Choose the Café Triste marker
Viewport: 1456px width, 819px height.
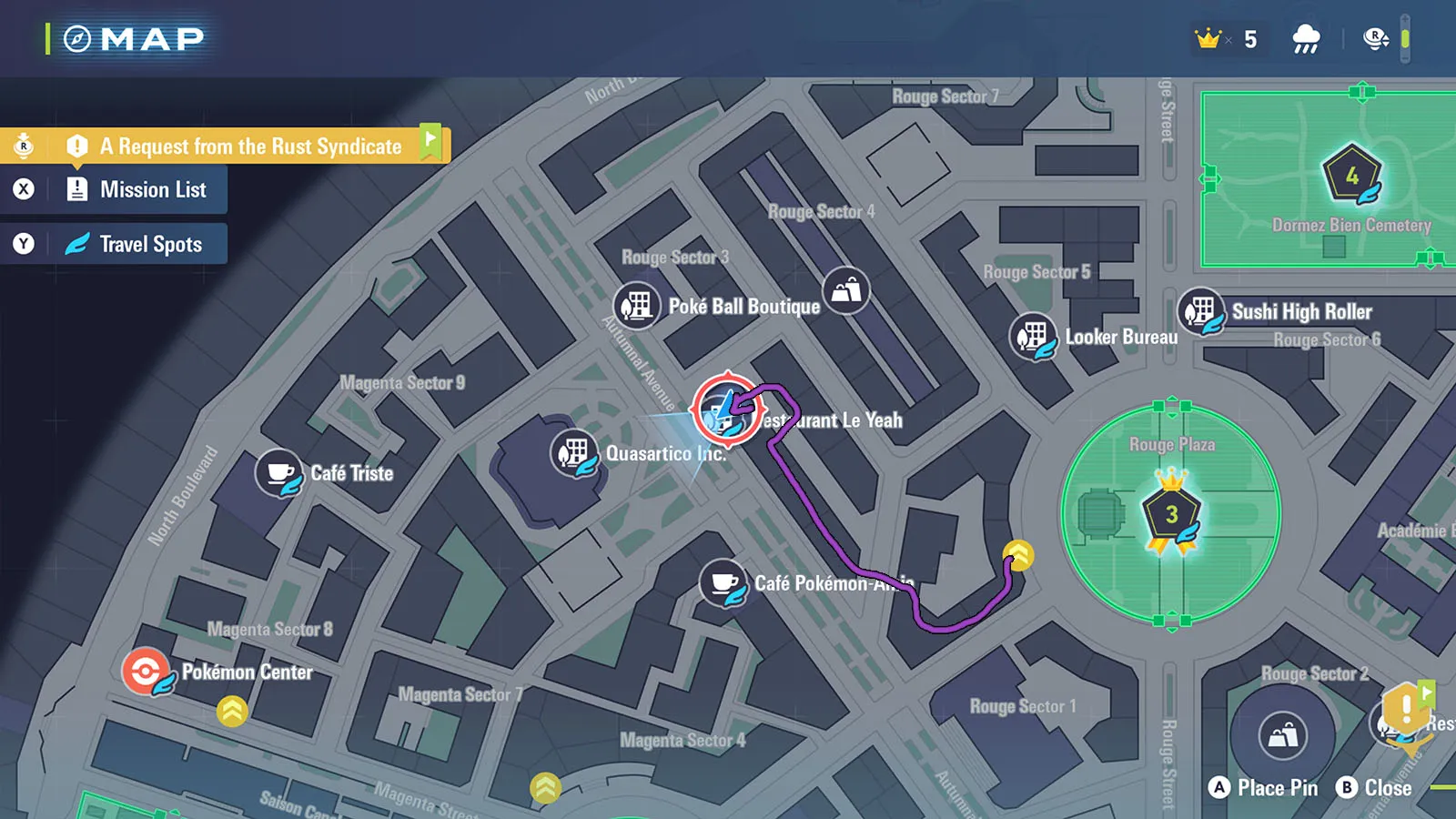(x=279, y=472)
